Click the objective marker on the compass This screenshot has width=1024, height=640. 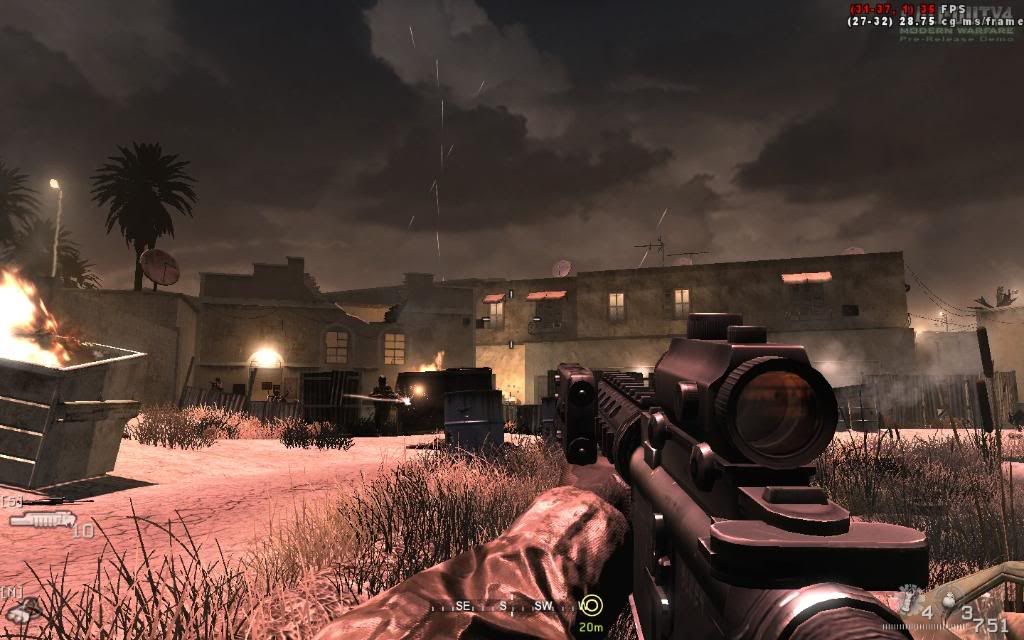coord(592,605)
